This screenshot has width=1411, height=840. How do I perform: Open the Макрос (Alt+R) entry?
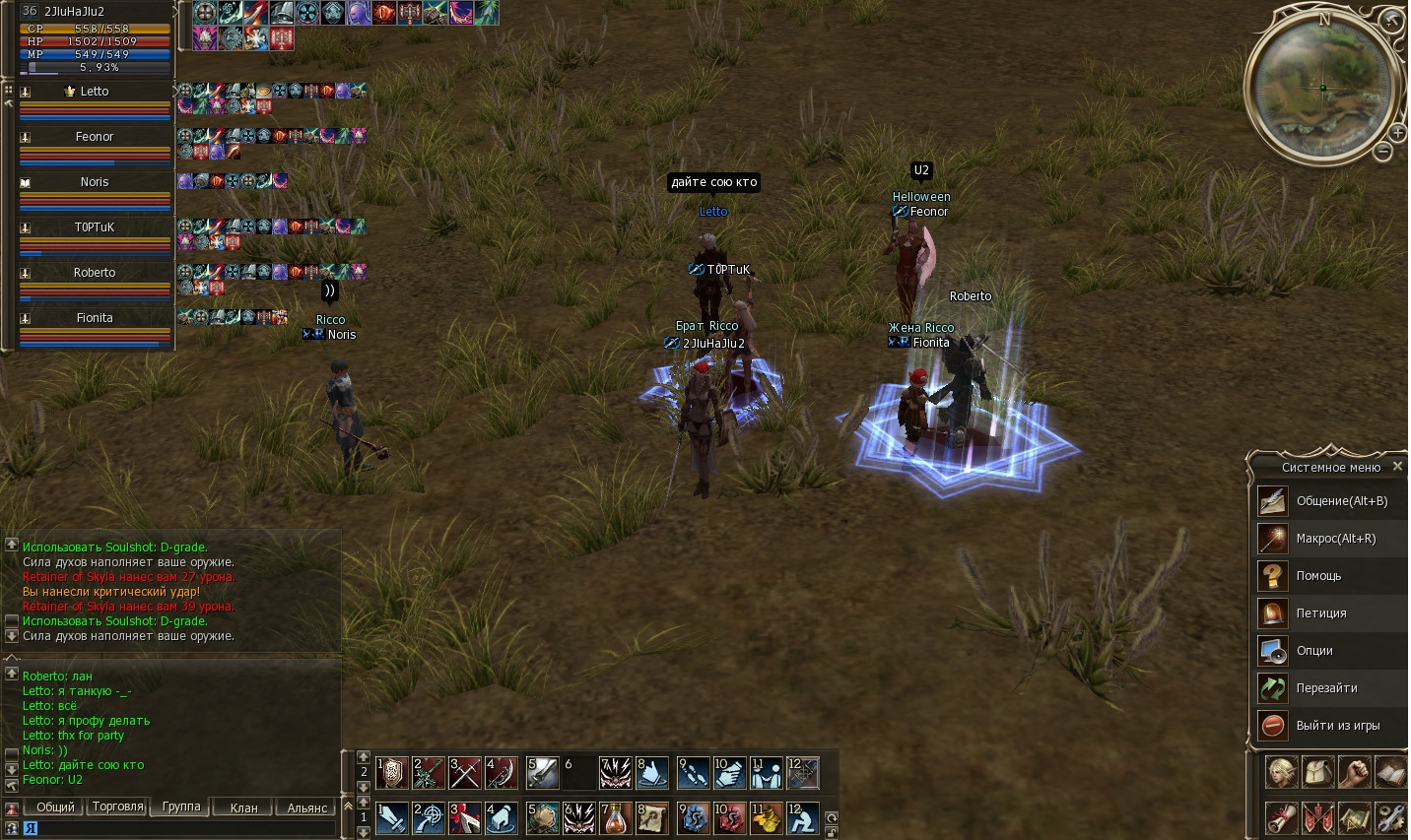point(1335,539)
